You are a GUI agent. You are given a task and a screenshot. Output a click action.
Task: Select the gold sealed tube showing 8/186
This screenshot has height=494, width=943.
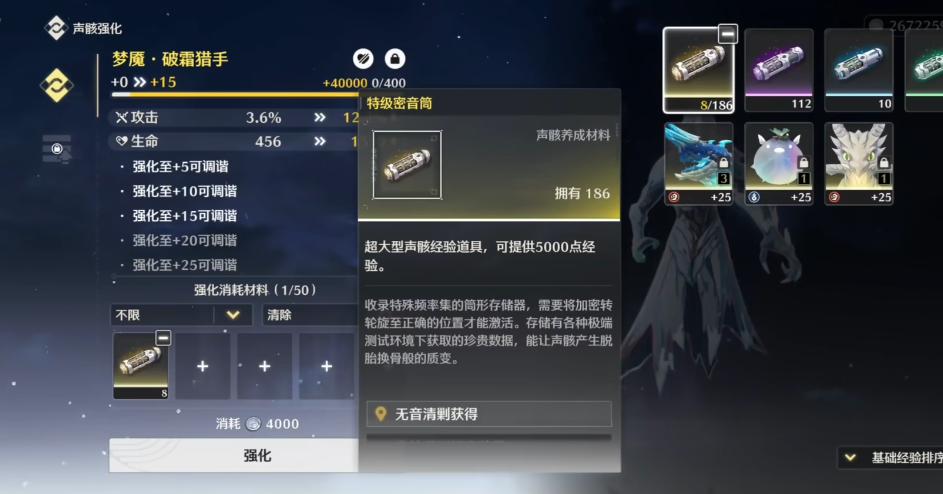click(x=698, y=69)
